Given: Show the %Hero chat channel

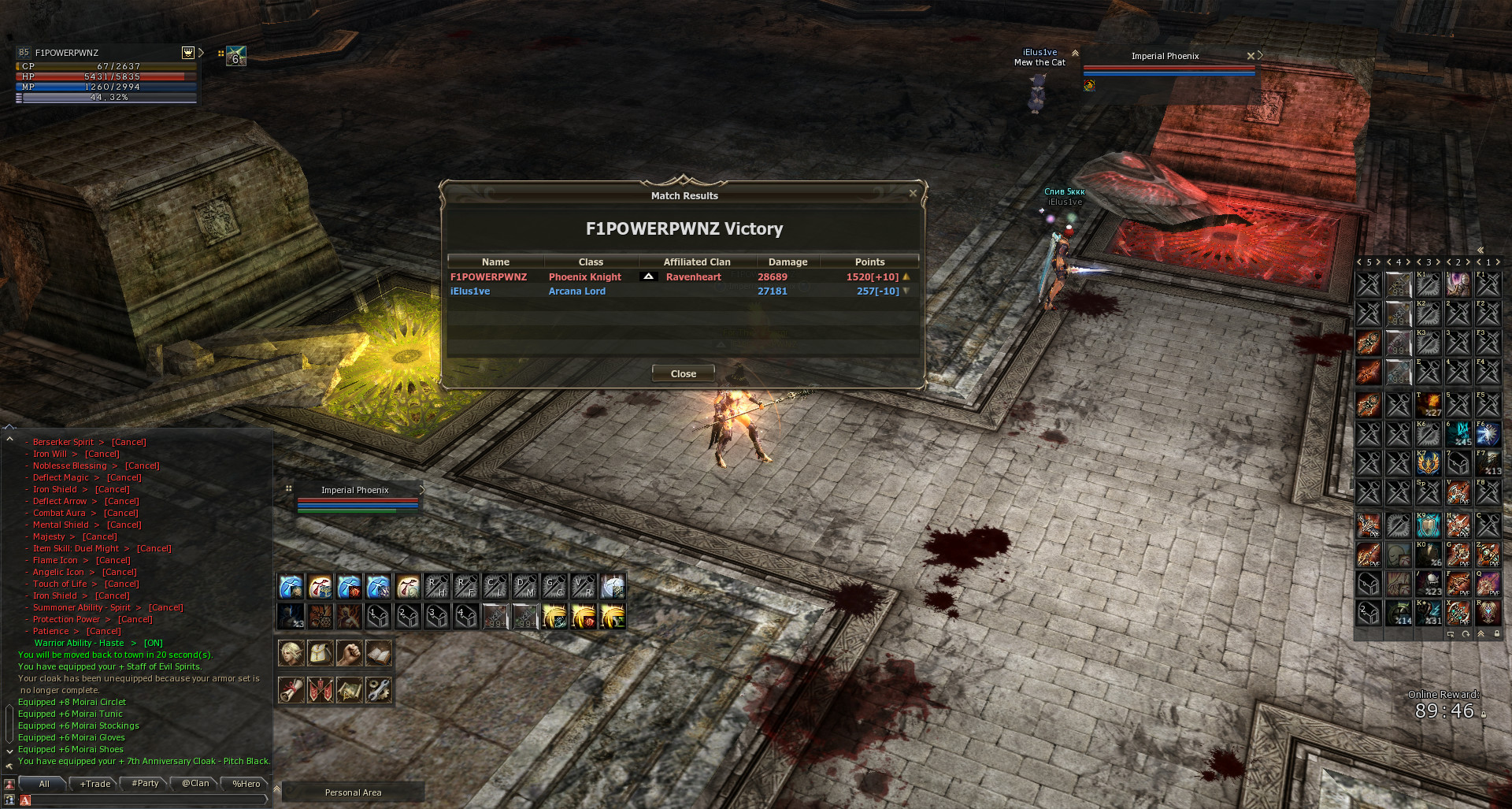Looking at the screenshot, I should (x=246, y=784).
